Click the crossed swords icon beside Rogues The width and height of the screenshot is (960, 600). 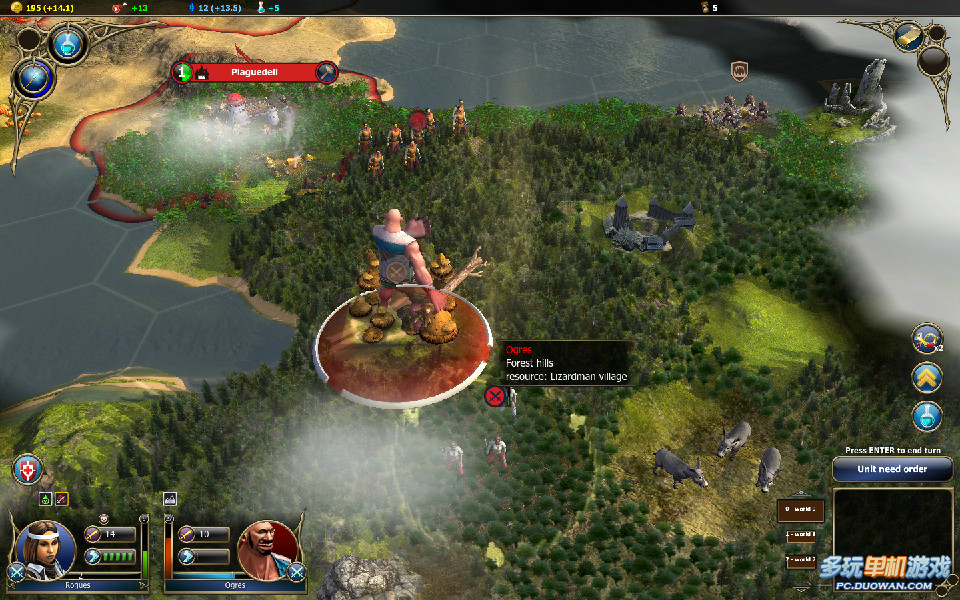click(x=16, y=573)
